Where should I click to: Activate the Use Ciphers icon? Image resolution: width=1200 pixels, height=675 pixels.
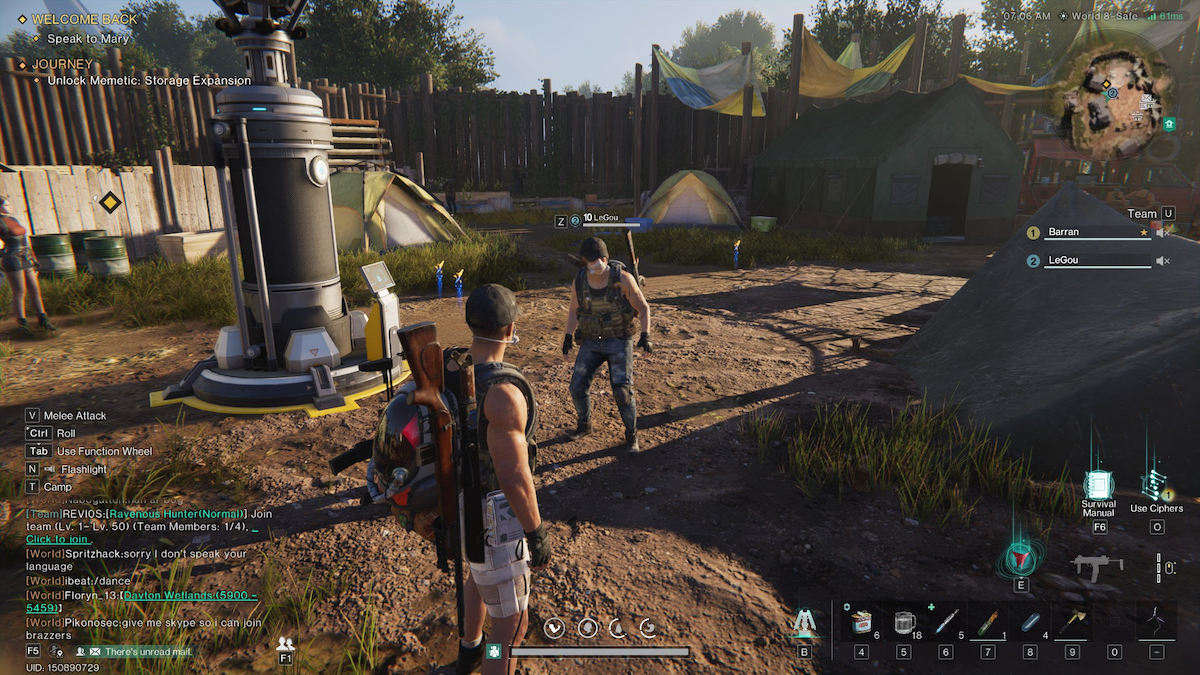coord(1154,485)
